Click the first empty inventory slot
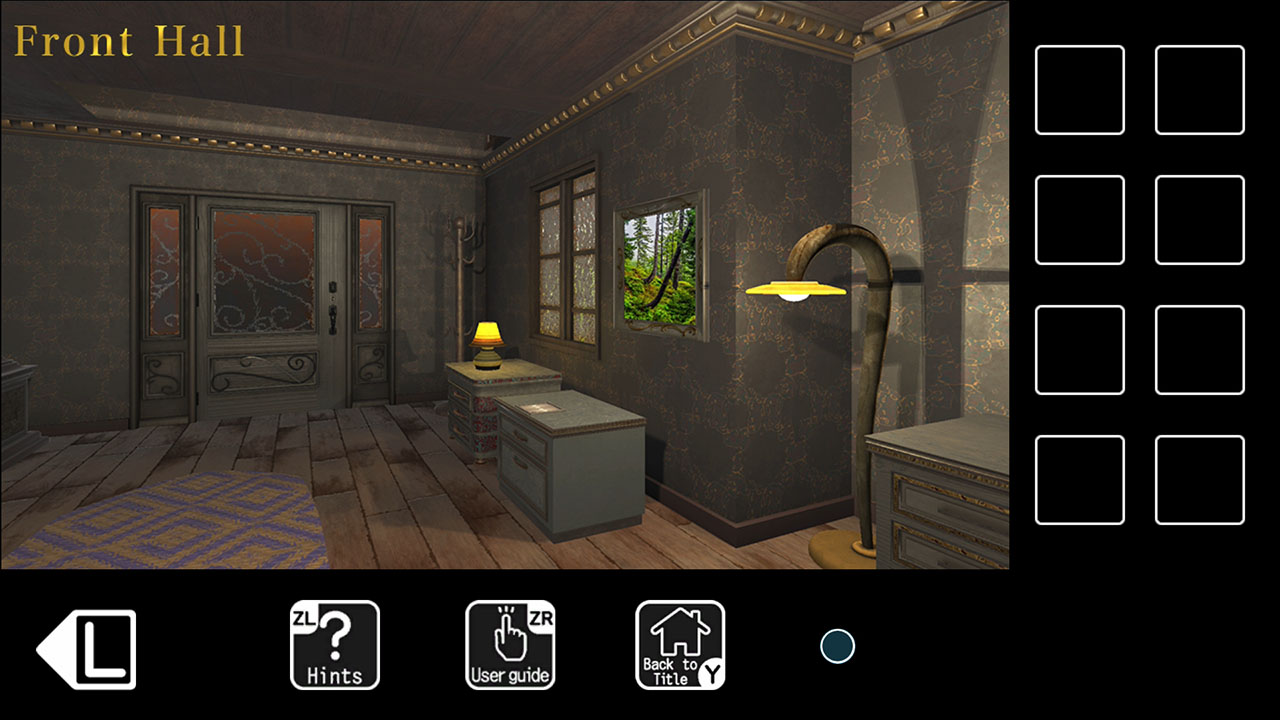The image size is (1280, 720). pos(1079,90)
